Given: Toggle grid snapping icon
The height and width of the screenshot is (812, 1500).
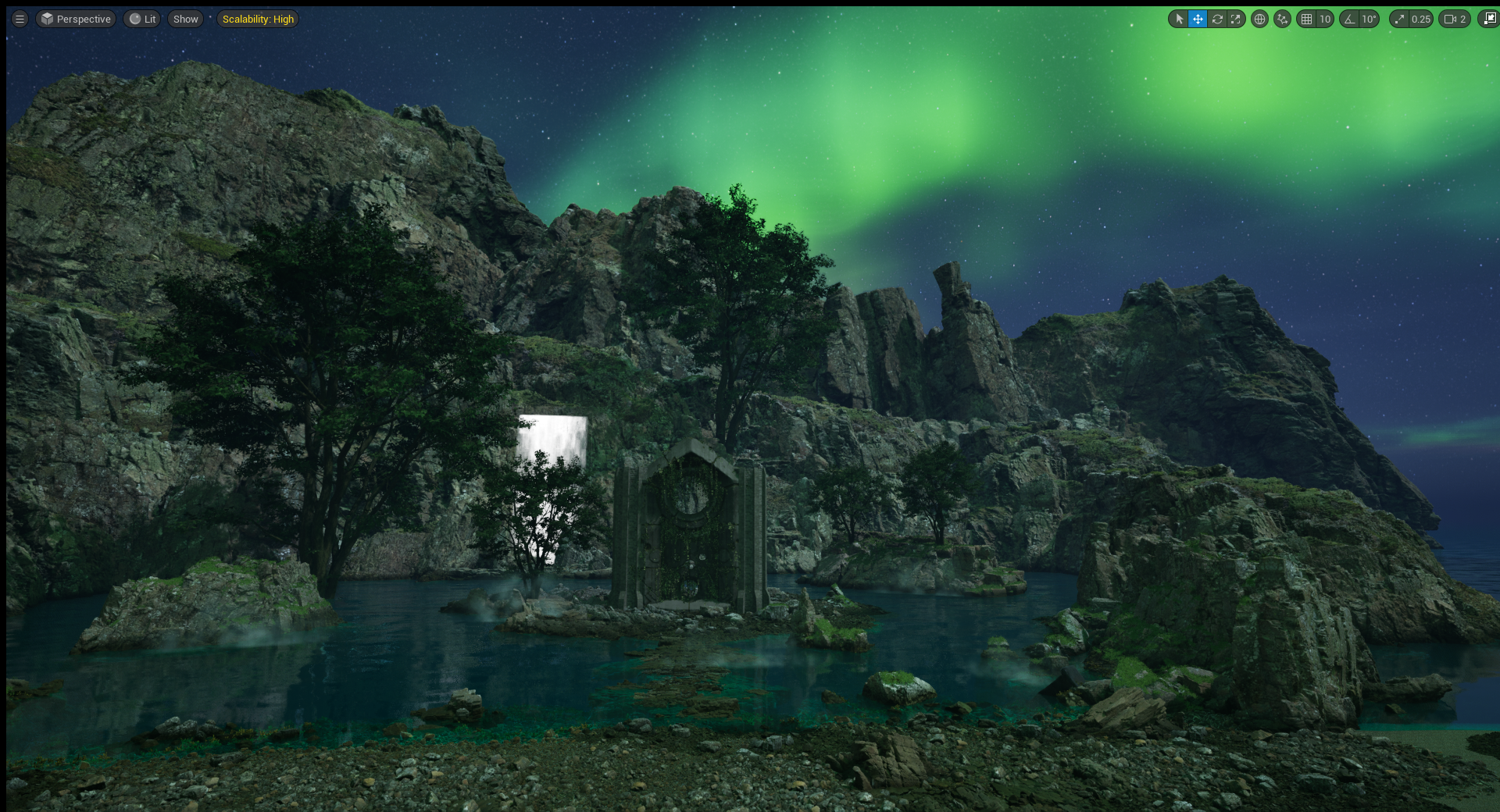Looking at the screenshot, I should point(1306,19).
